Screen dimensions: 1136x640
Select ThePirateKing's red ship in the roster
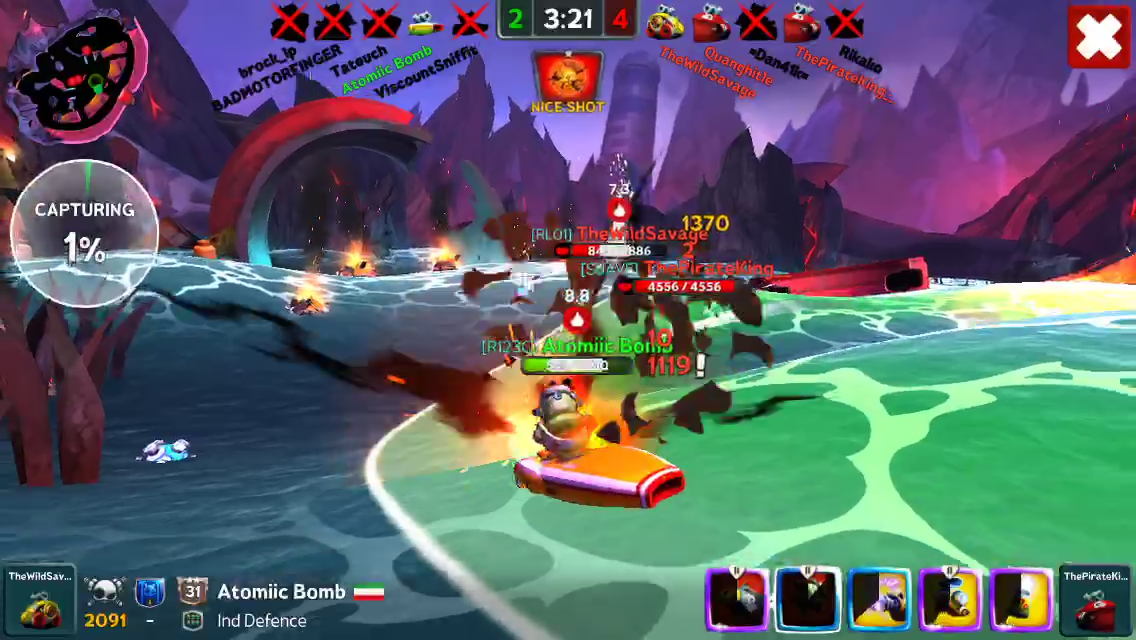pos(802,20)
